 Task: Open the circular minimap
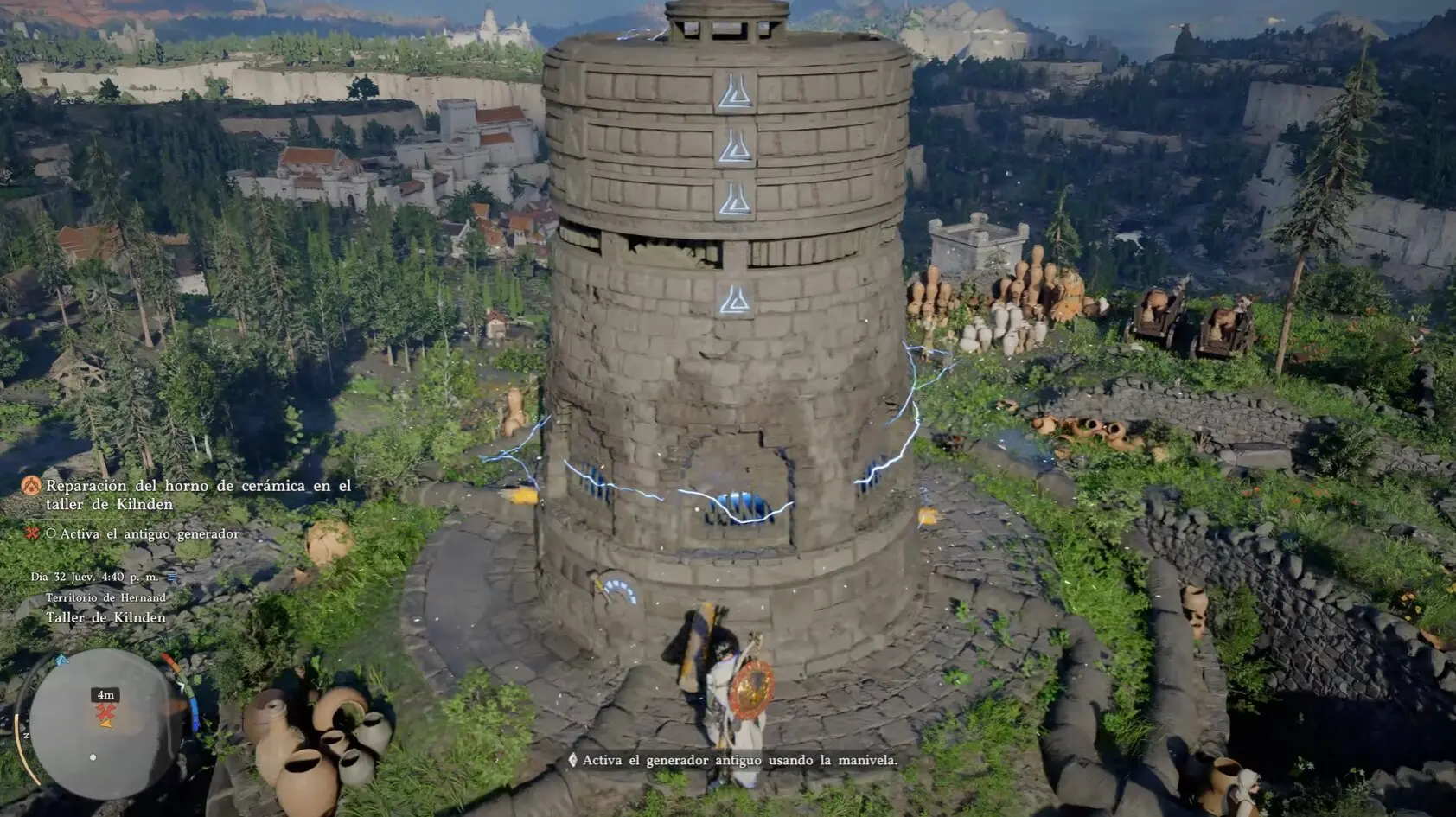[x=105, y=724]
